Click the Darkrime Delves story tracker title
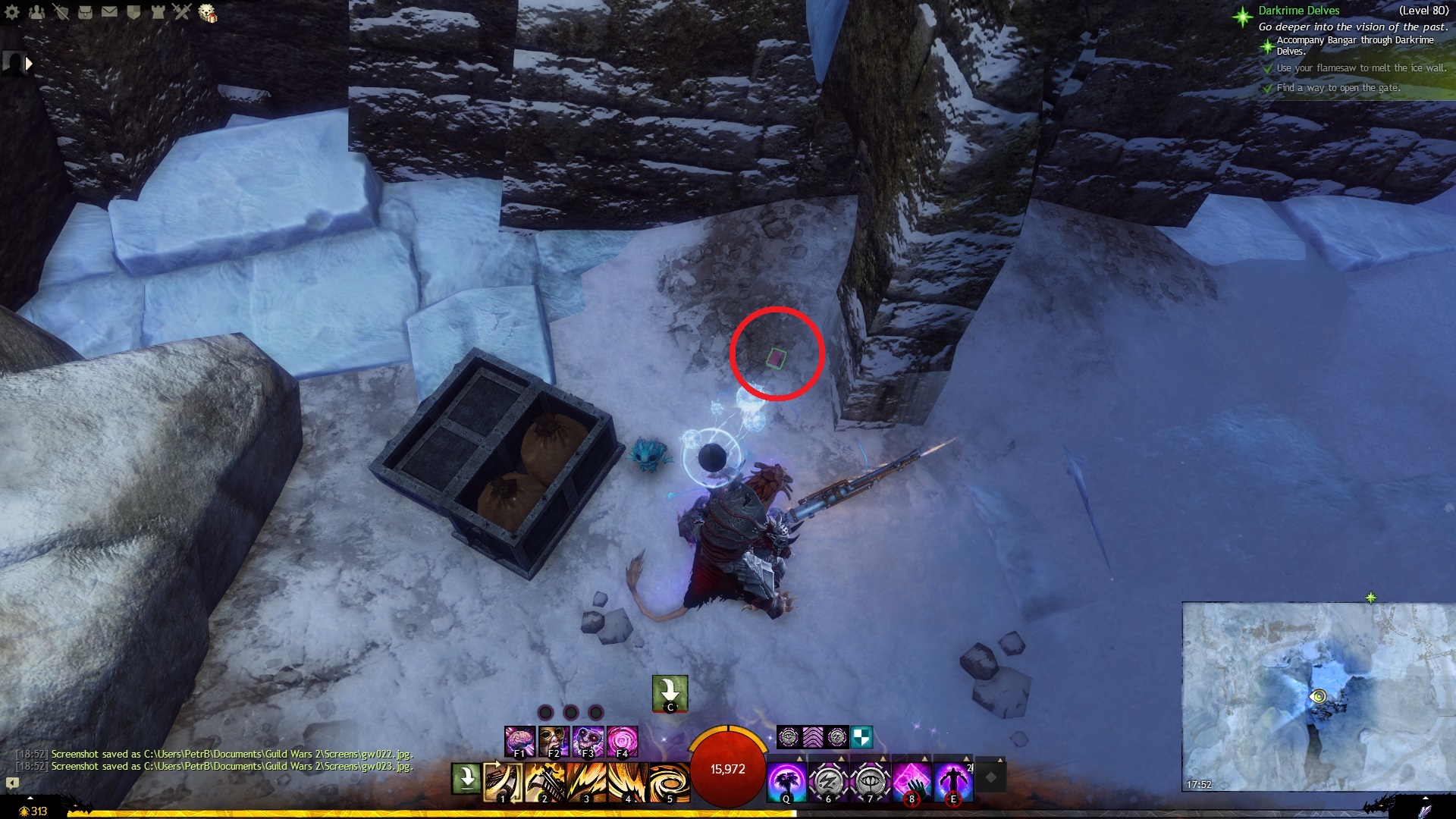1456x819 pixels. (1298, 11)
